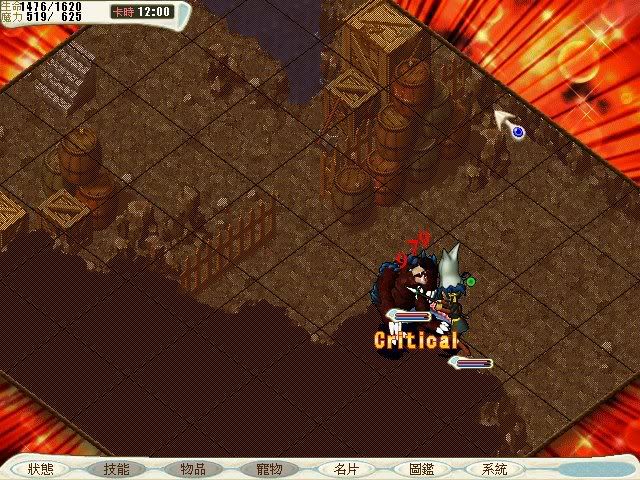Open the 技能 skills menu
The width and height of the screenshot is (640, 480).
pyautogui.click(x=116, y=468)
